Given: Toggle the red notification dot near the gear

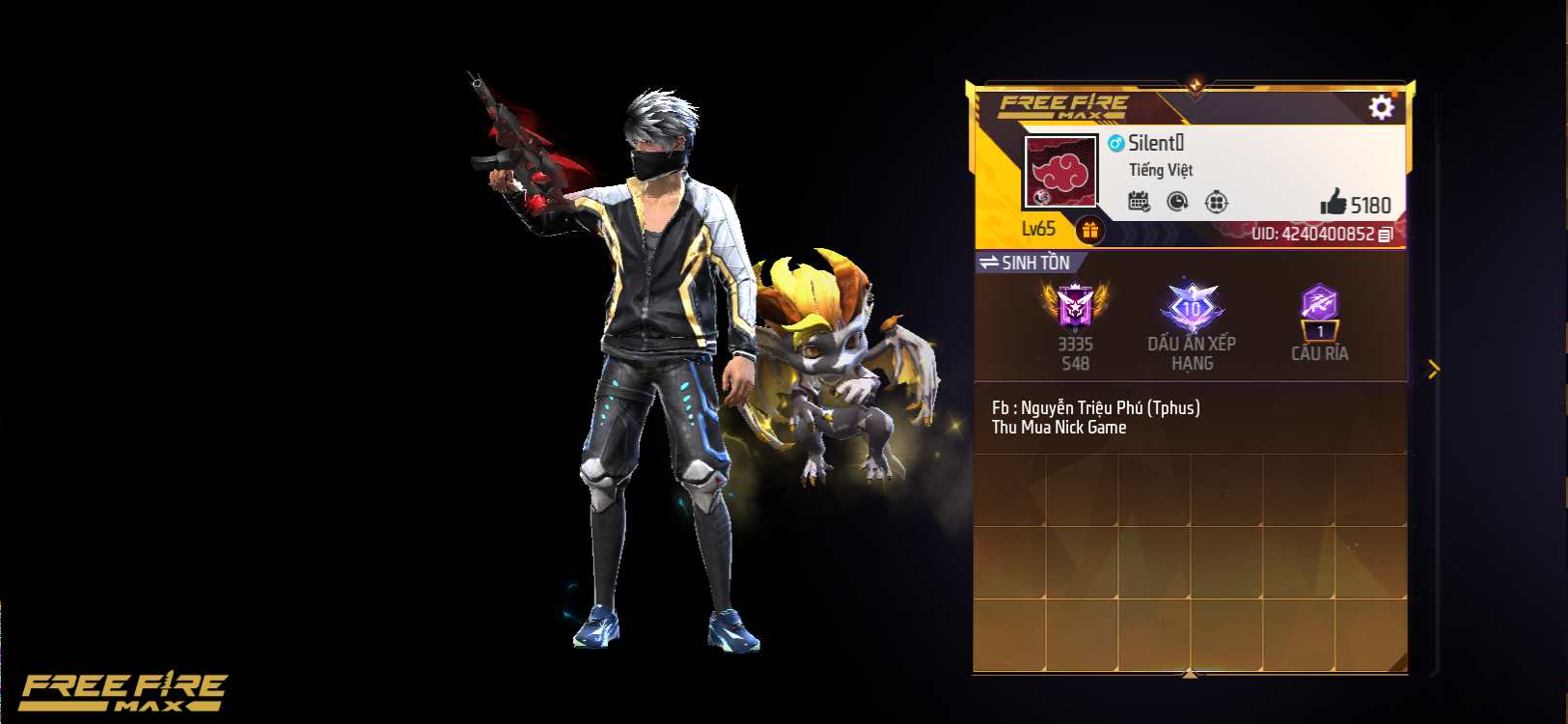Looking at the screenshot, I should pos(1394,97).
